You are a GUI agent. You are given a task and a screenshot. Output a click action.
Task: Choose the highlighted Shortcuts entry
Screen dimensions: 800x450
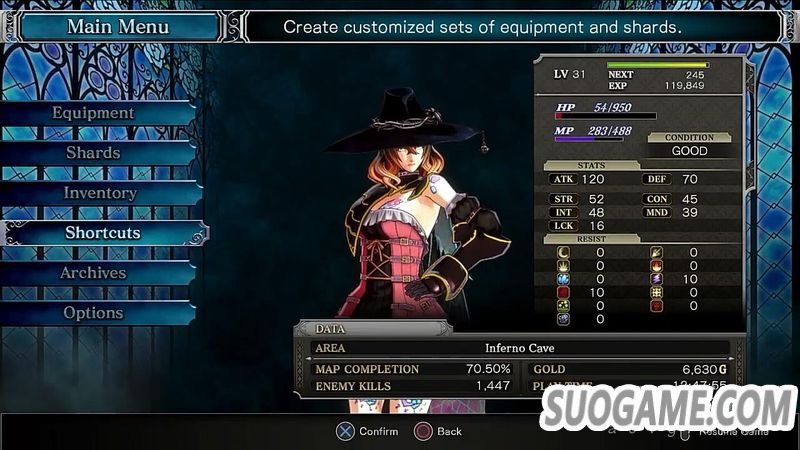click(x=103, y=233)
